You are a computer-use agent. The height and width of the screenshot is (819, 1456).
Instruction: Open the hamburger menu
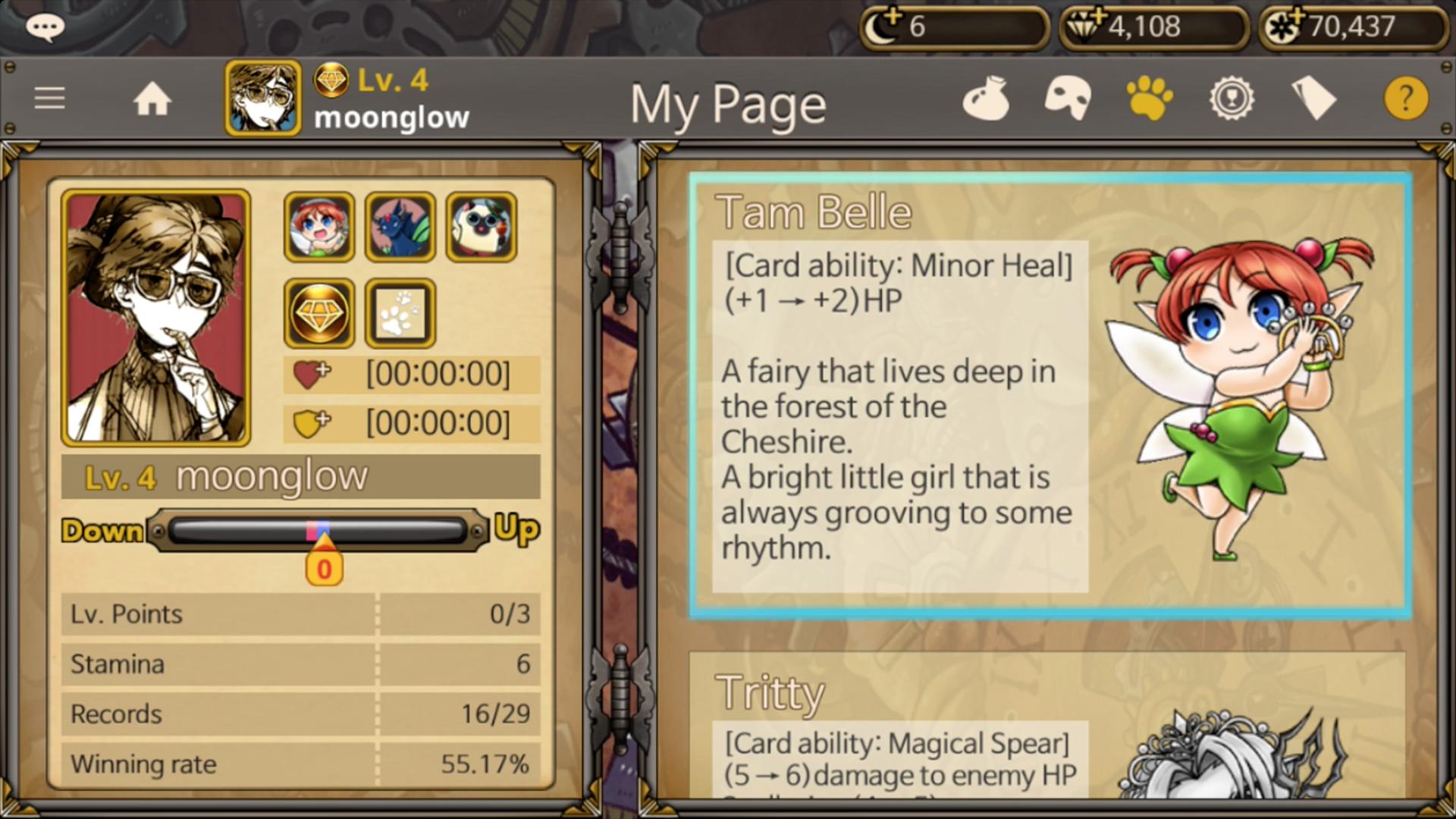pos(49,99)
